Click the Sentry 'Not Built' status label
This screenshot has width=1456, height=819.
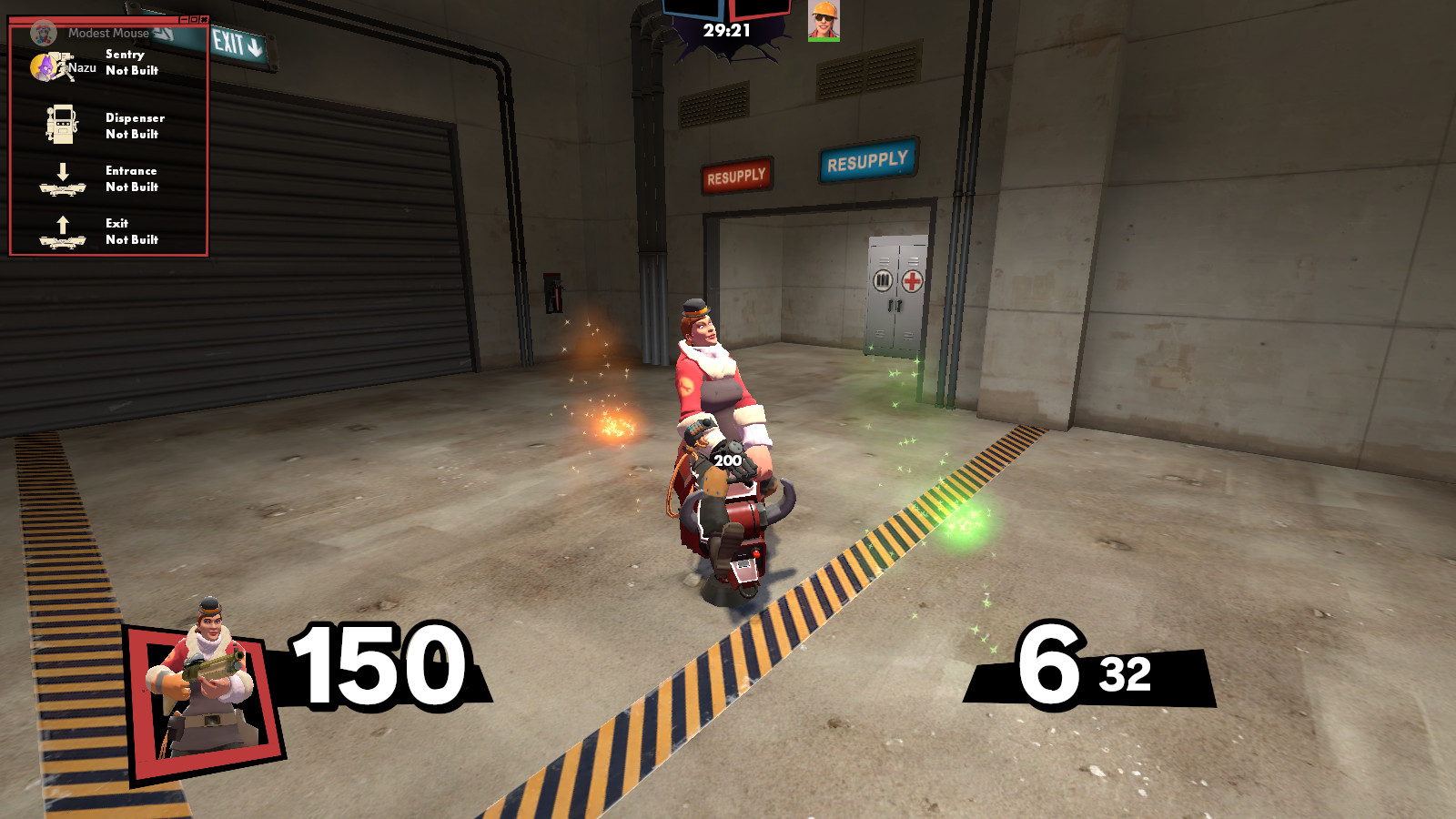(132, 70)
